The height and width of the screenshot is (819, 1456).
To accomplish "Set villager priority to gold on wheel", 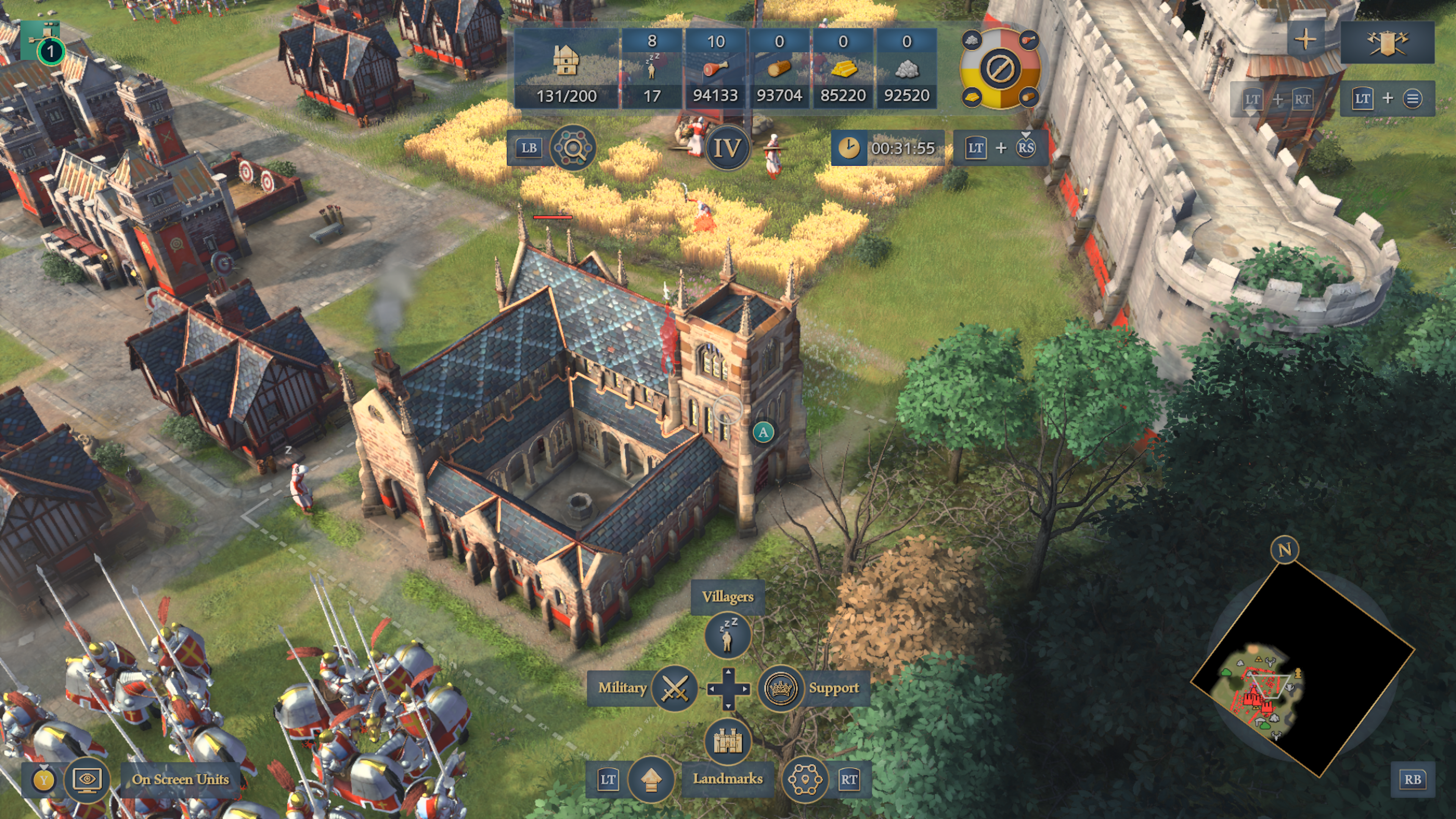I will pos(971,98).
